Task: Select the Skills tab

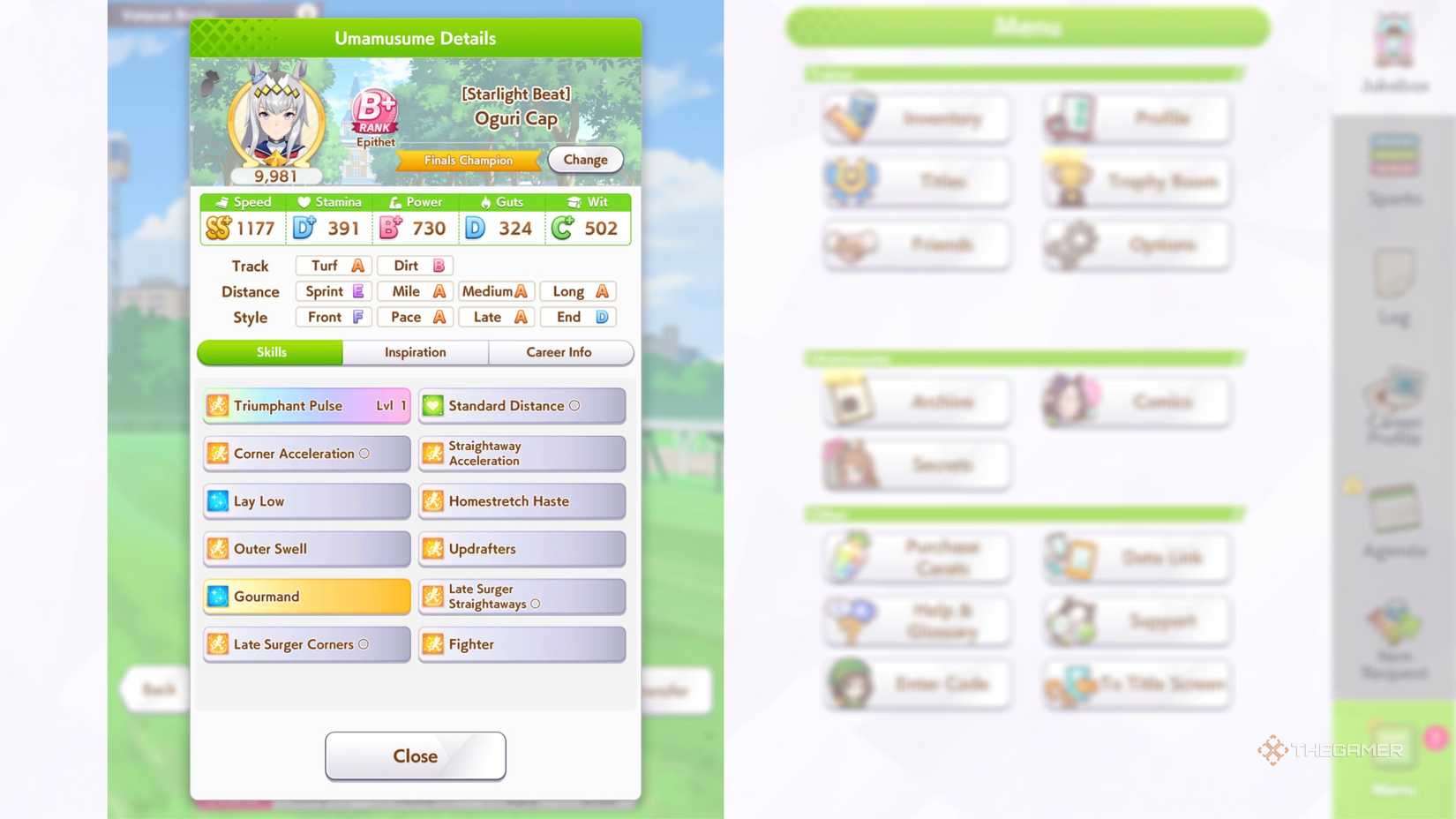Action: (270, 352)
